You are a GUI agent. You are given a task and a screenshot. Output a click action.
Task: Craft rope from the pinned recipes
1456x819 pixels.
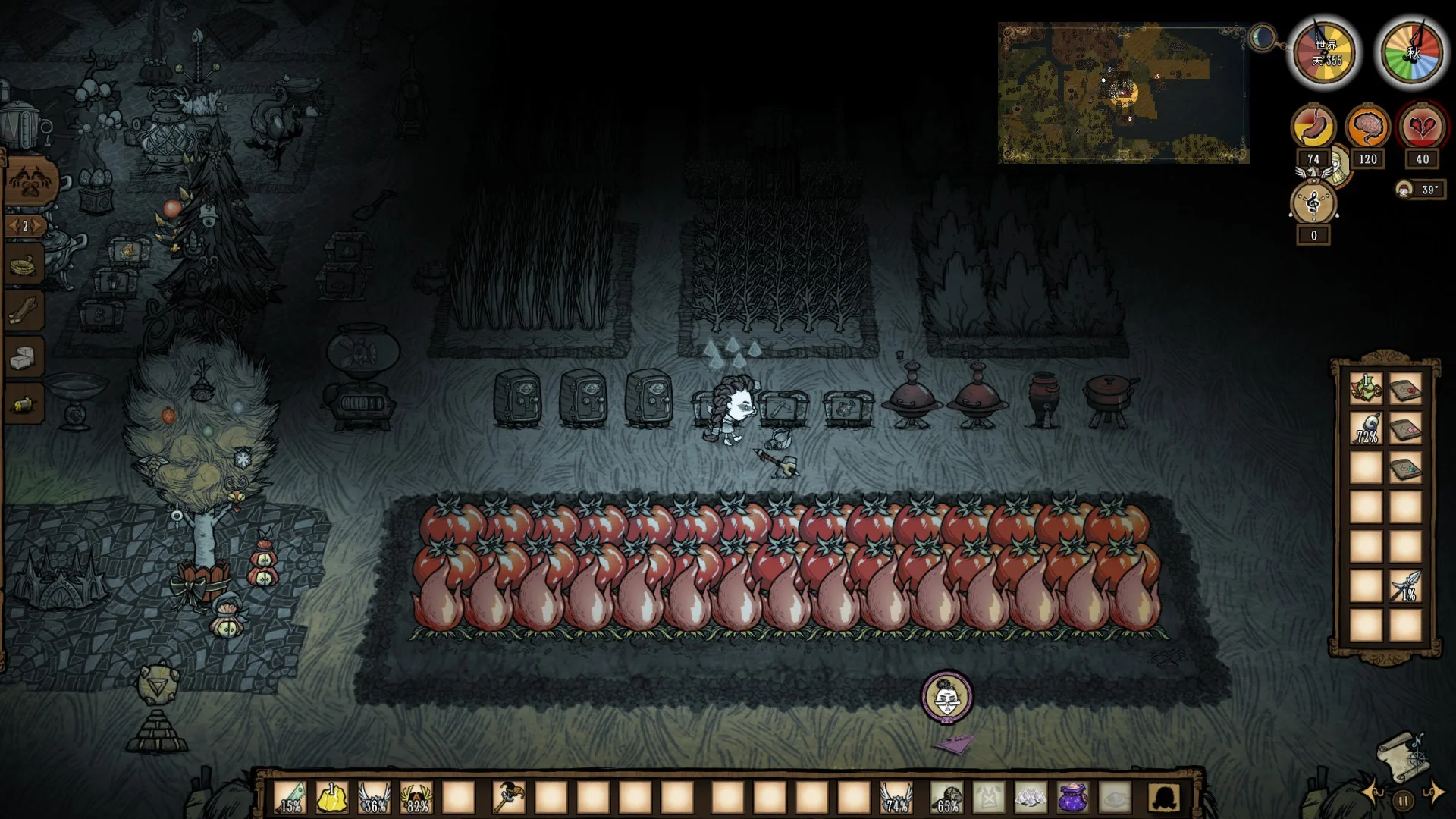pos(24,265)
